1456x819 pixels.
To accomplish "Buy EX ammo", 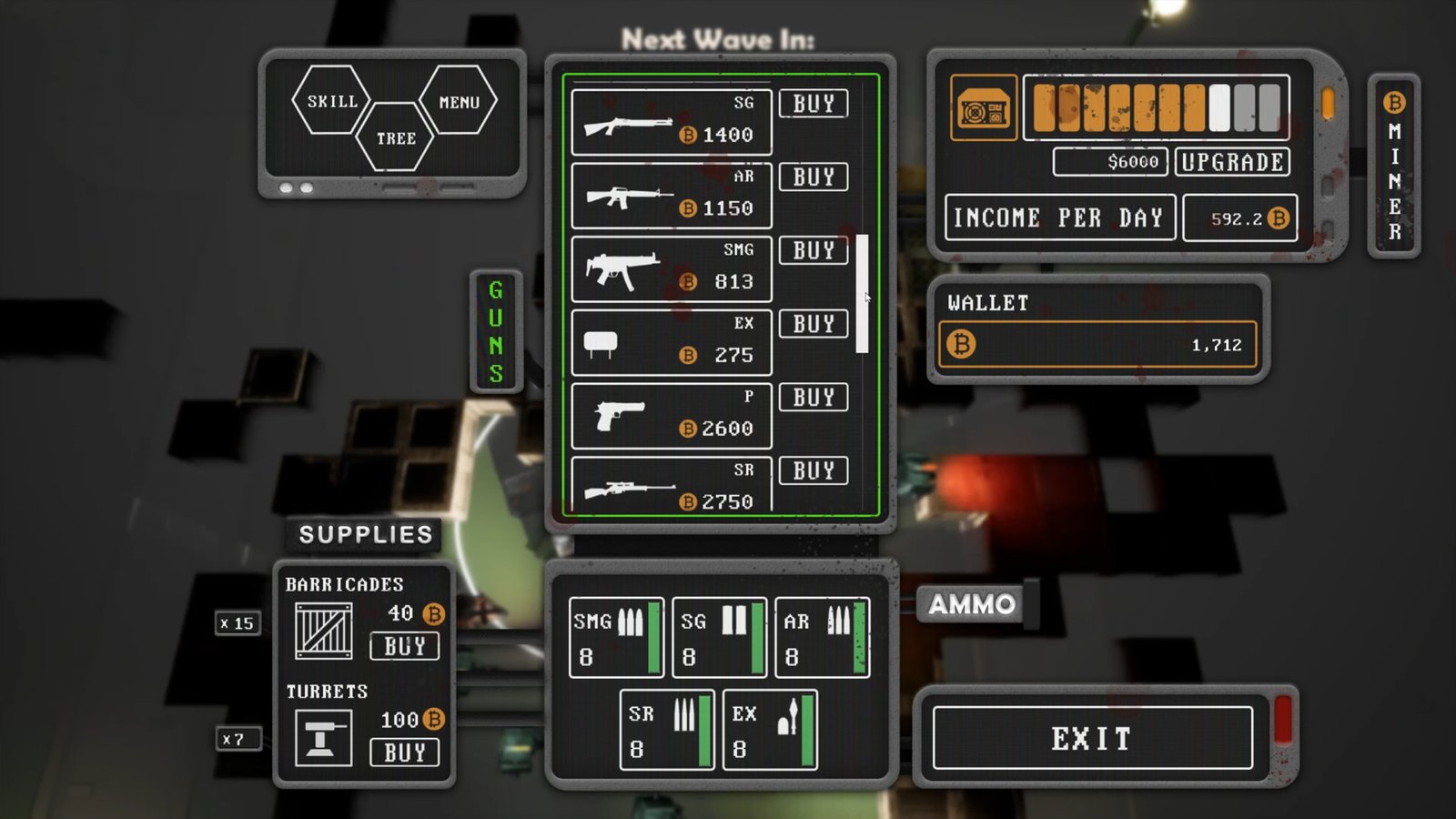I will click(x=770, y=730).
